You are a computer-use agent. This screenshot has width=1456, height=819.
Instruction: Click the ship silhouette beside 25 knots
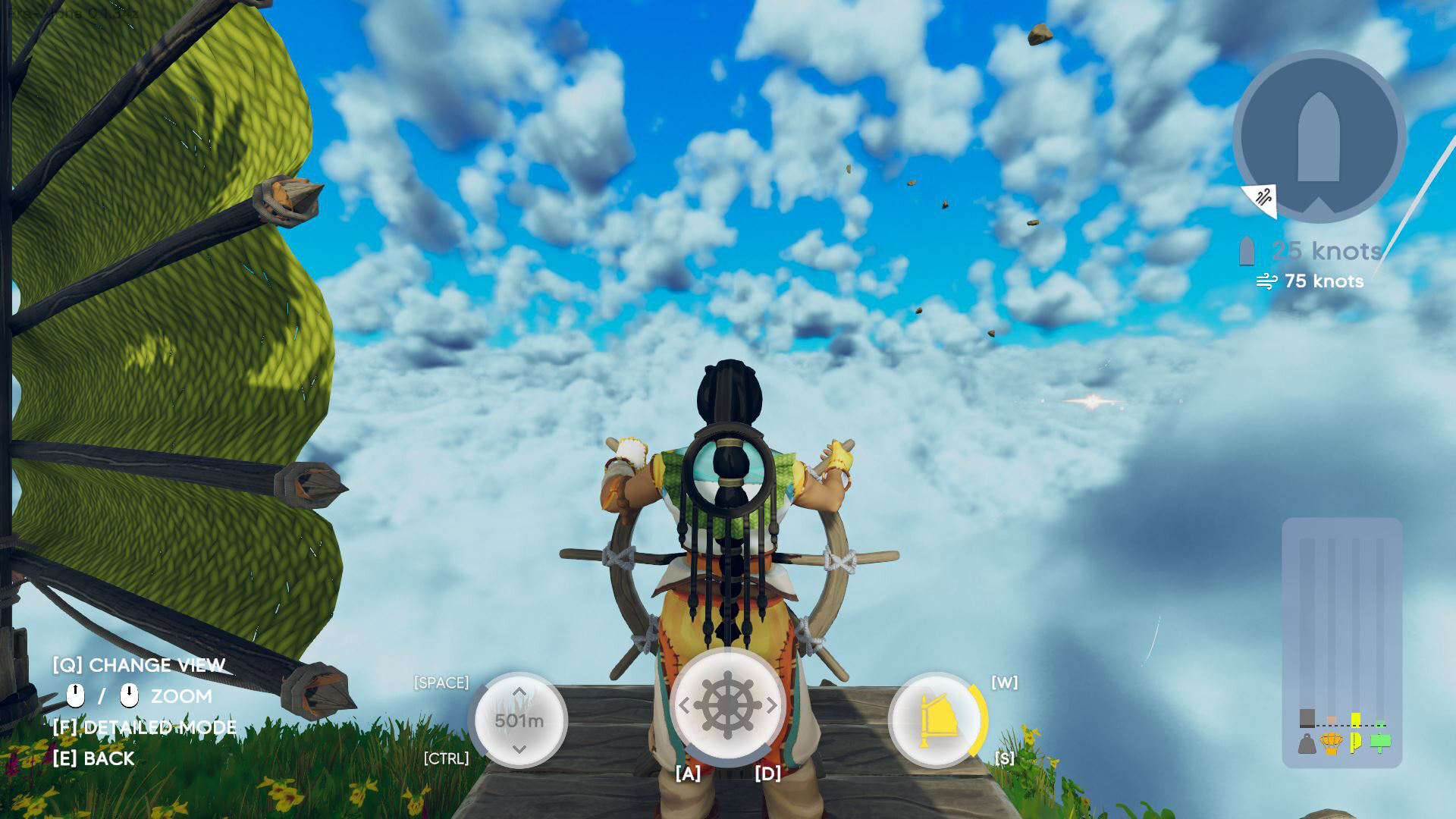[1247, 249]
